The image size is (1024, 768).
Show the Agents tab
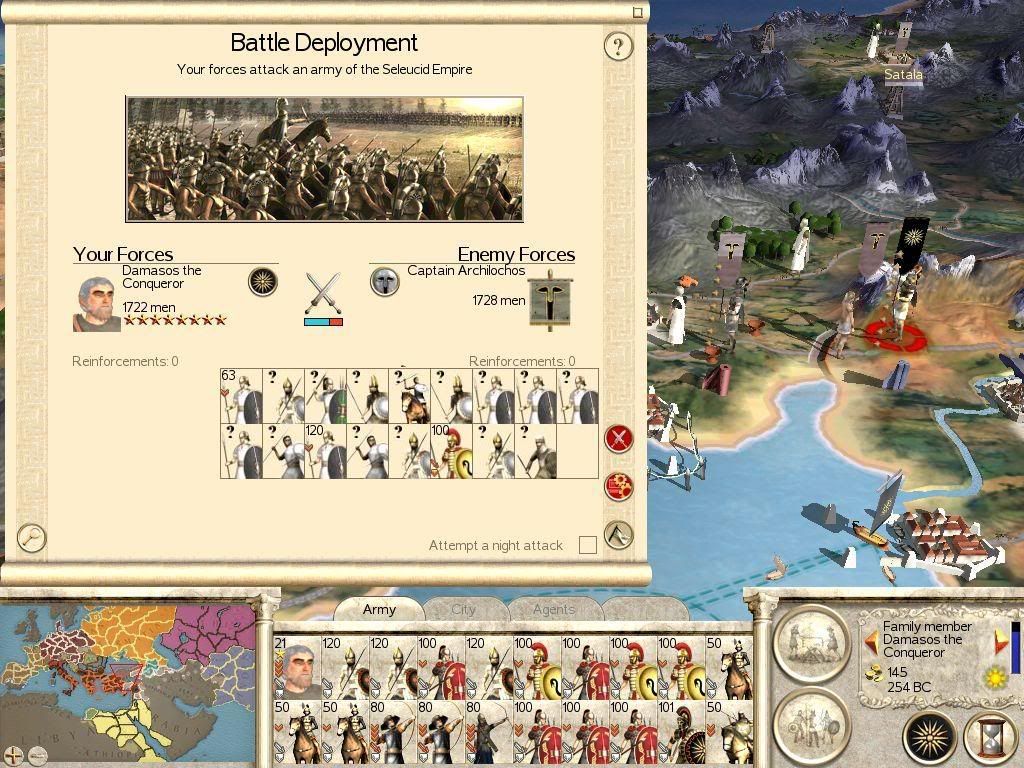tap(553, 609)
